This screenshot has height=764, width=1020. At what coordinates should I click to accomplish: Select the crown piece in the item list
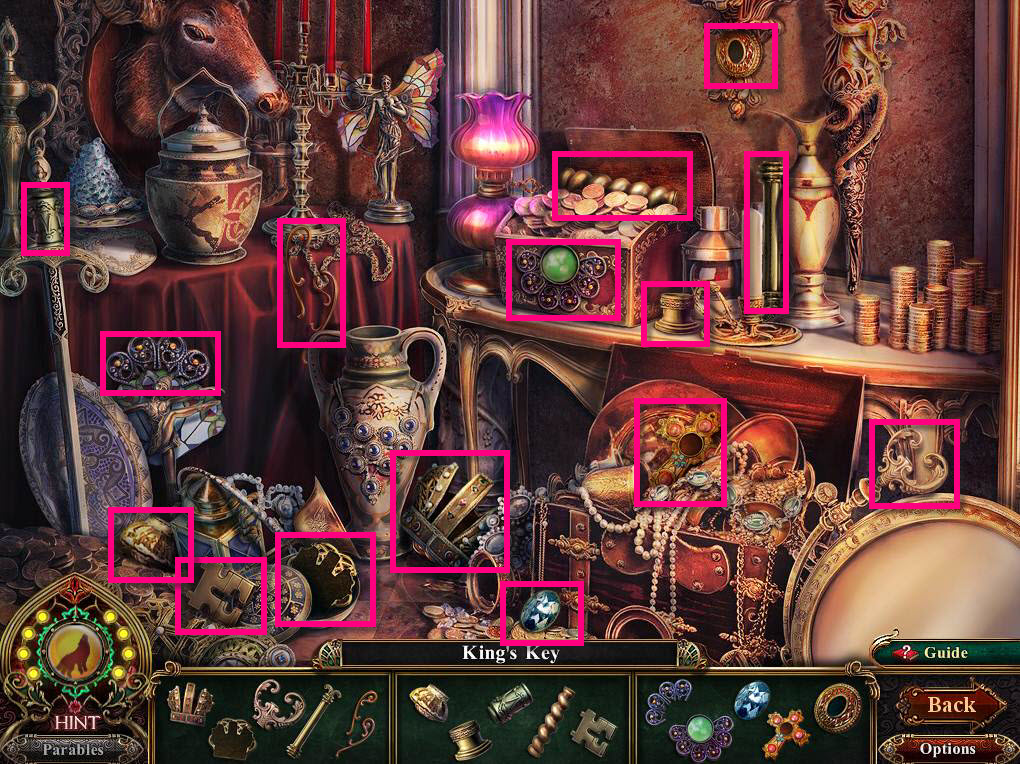coord(189,701)
